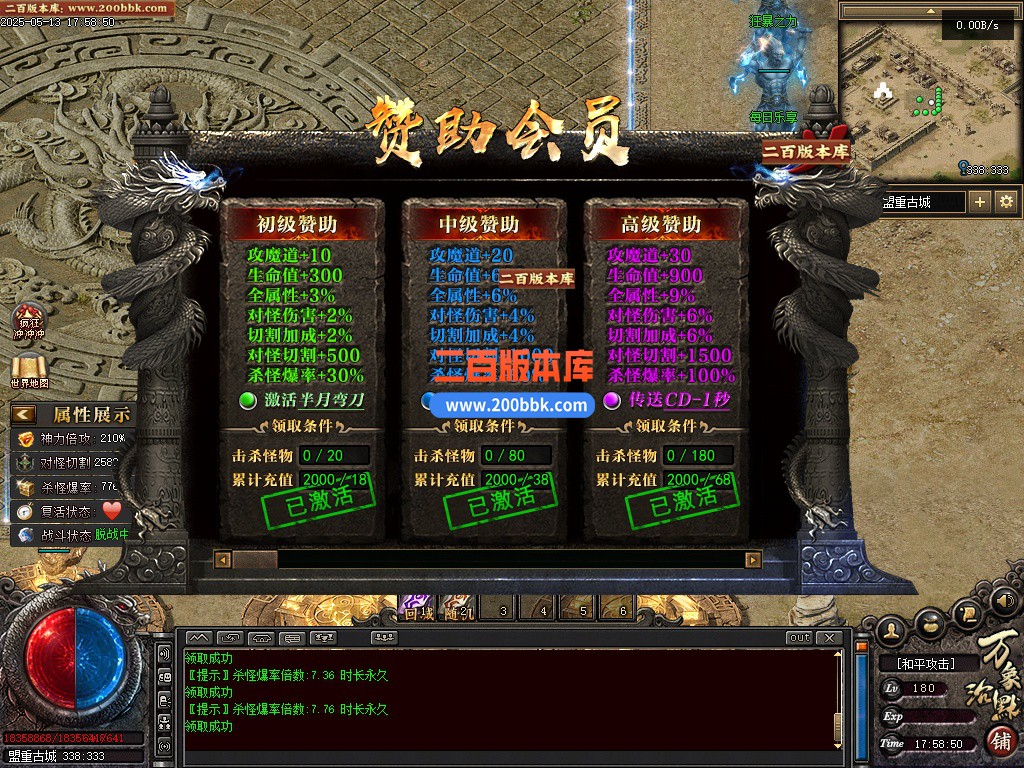Click the plus button beside 盟重古城
This screenshot has width=1024, height=768.
[x=980, y=202]
